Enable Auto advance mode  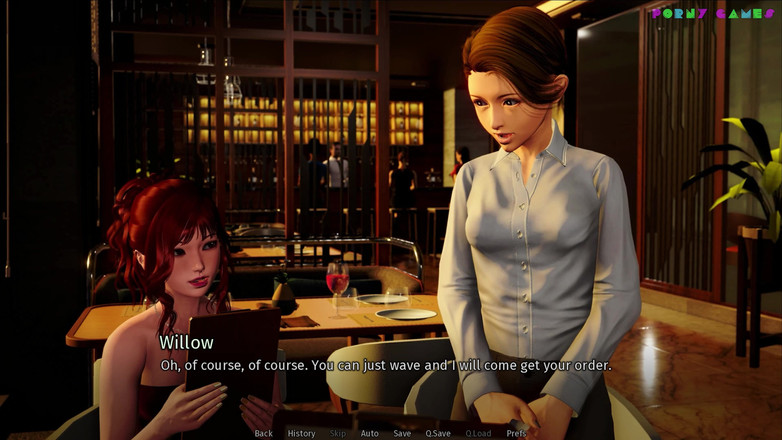(369, 433)
